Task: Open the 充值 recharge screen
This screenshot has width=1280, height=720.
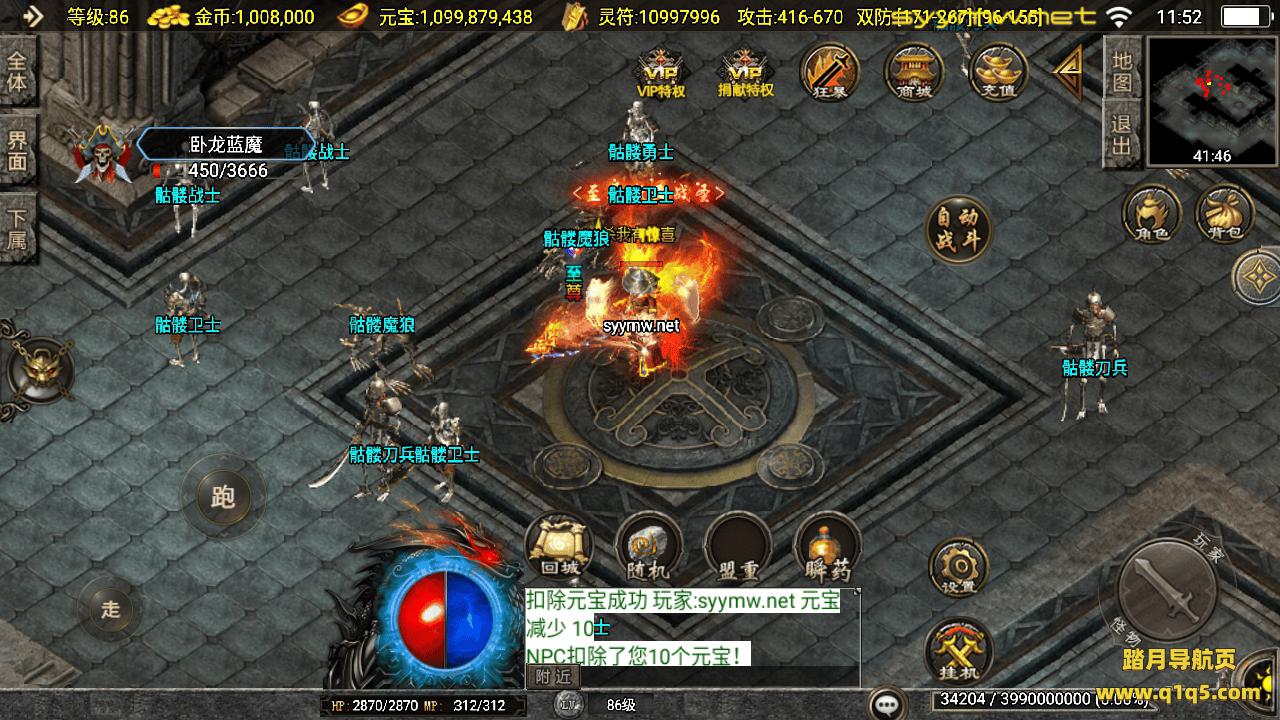Action: point(999,72)
